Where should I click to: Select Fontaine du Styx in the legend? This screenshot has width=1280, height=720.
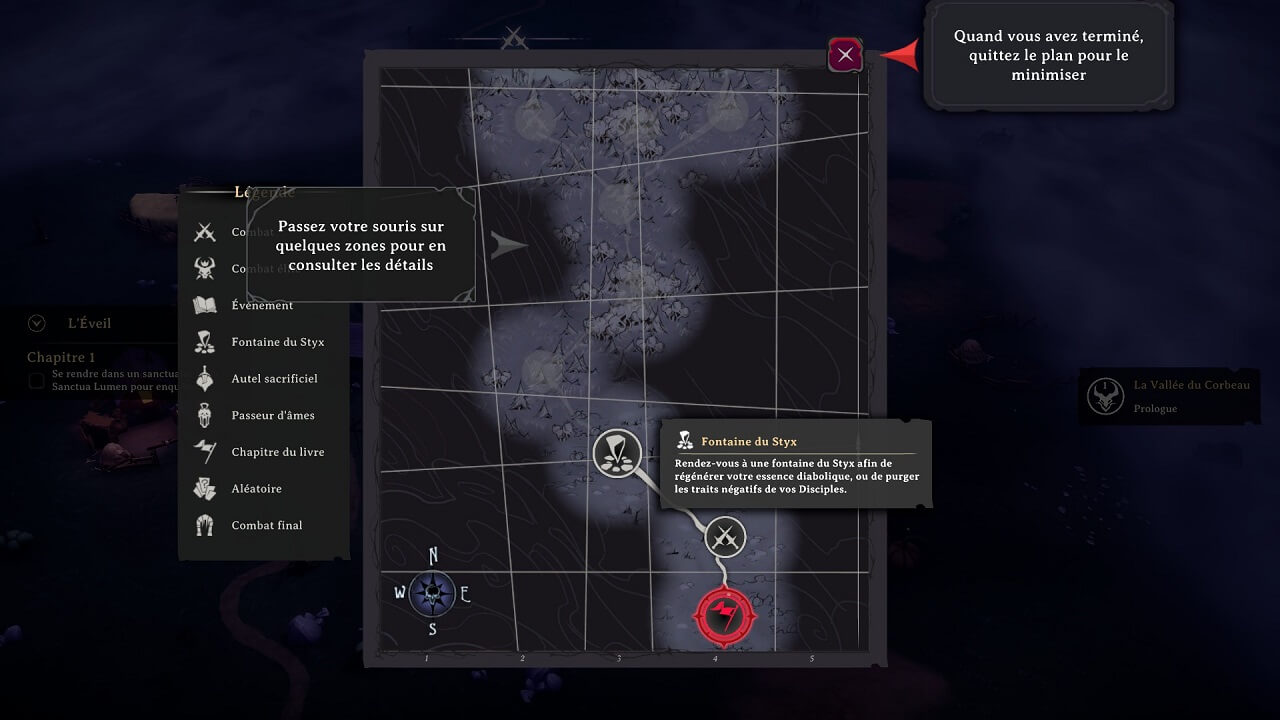point(277,342)
